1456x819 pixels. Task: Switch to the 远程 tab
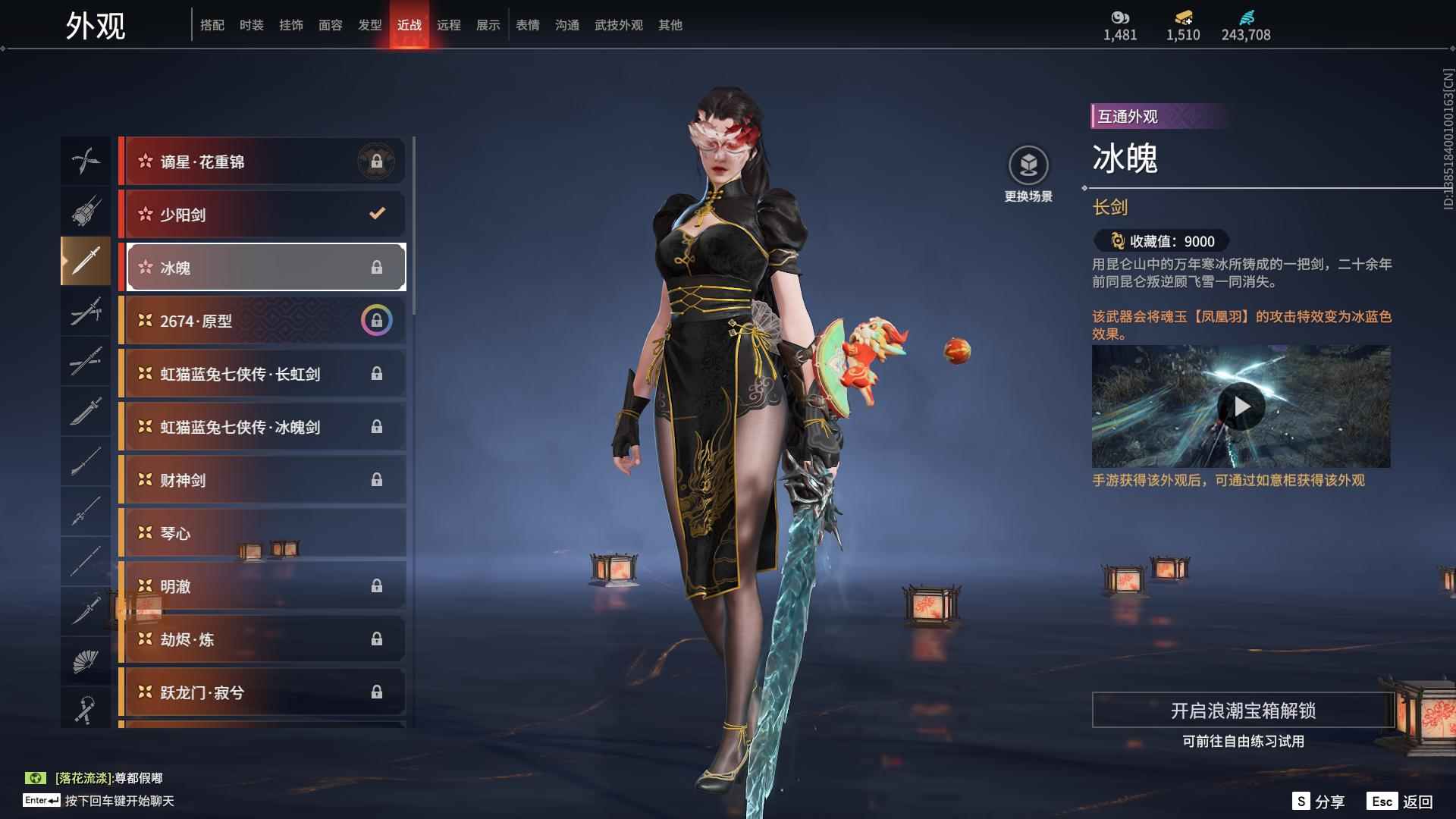coord(448,25)
